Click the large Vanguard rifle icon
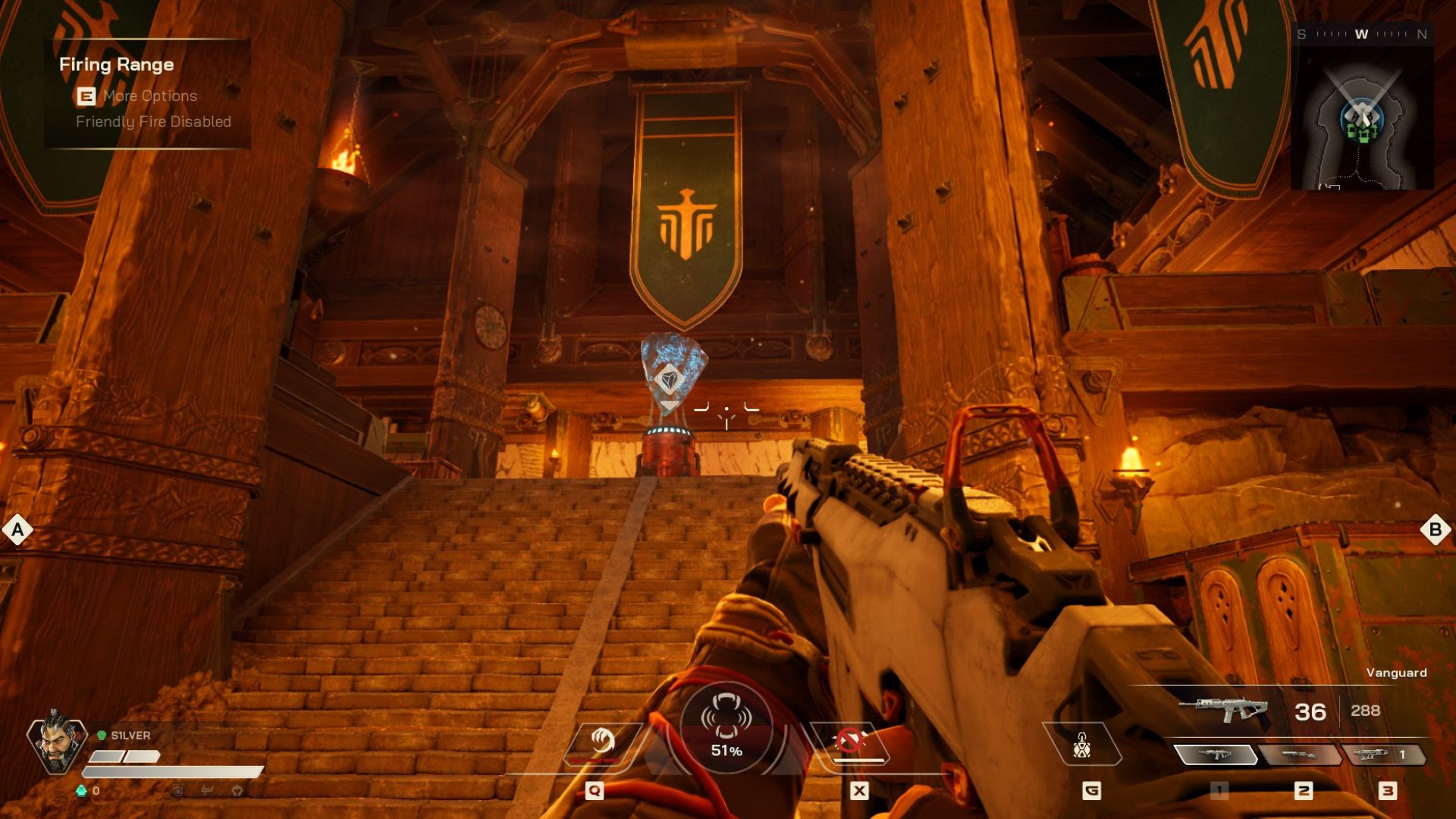 point(1222,710)
